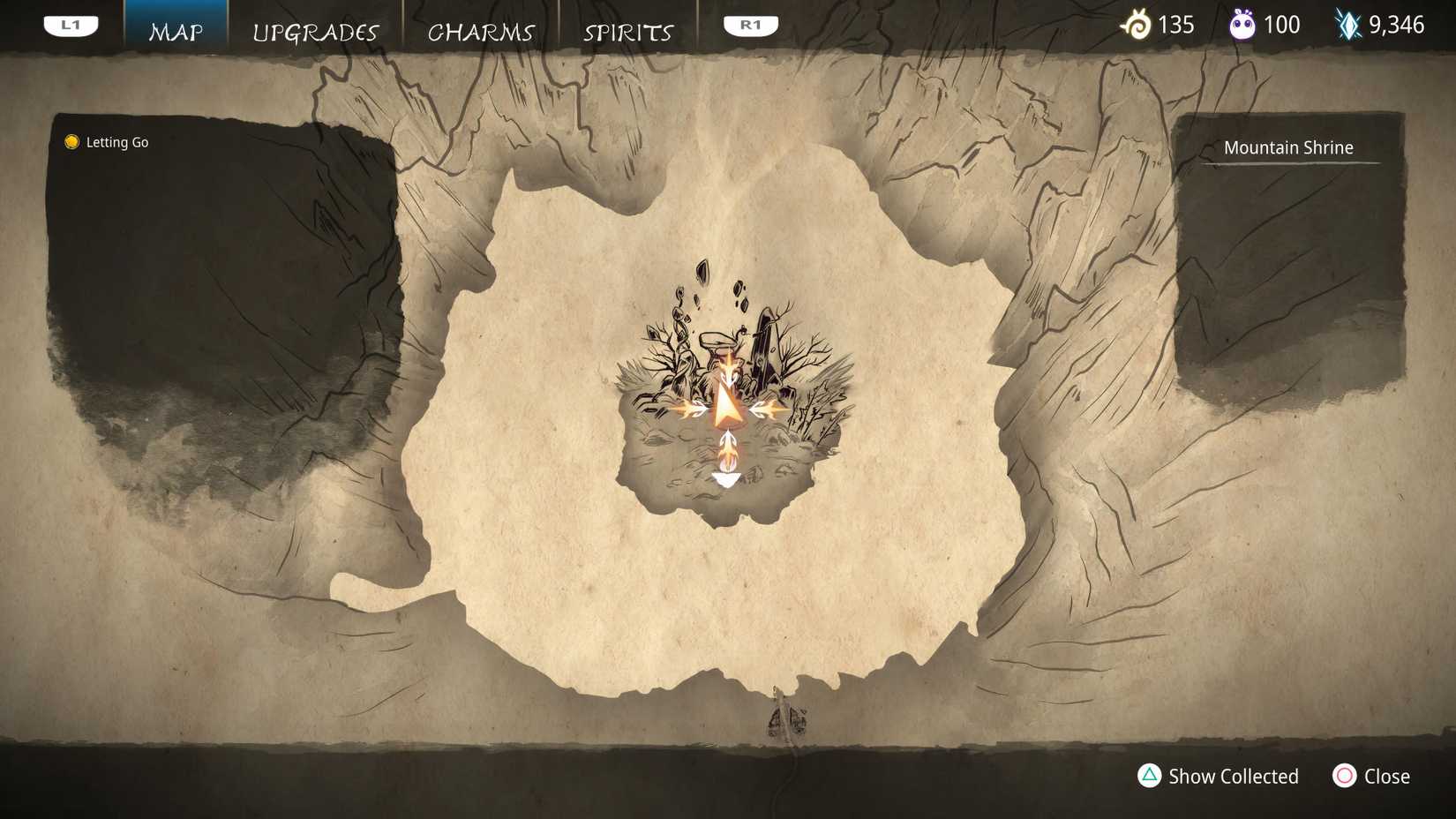Open the SPIRITS tab

point(627,33)
